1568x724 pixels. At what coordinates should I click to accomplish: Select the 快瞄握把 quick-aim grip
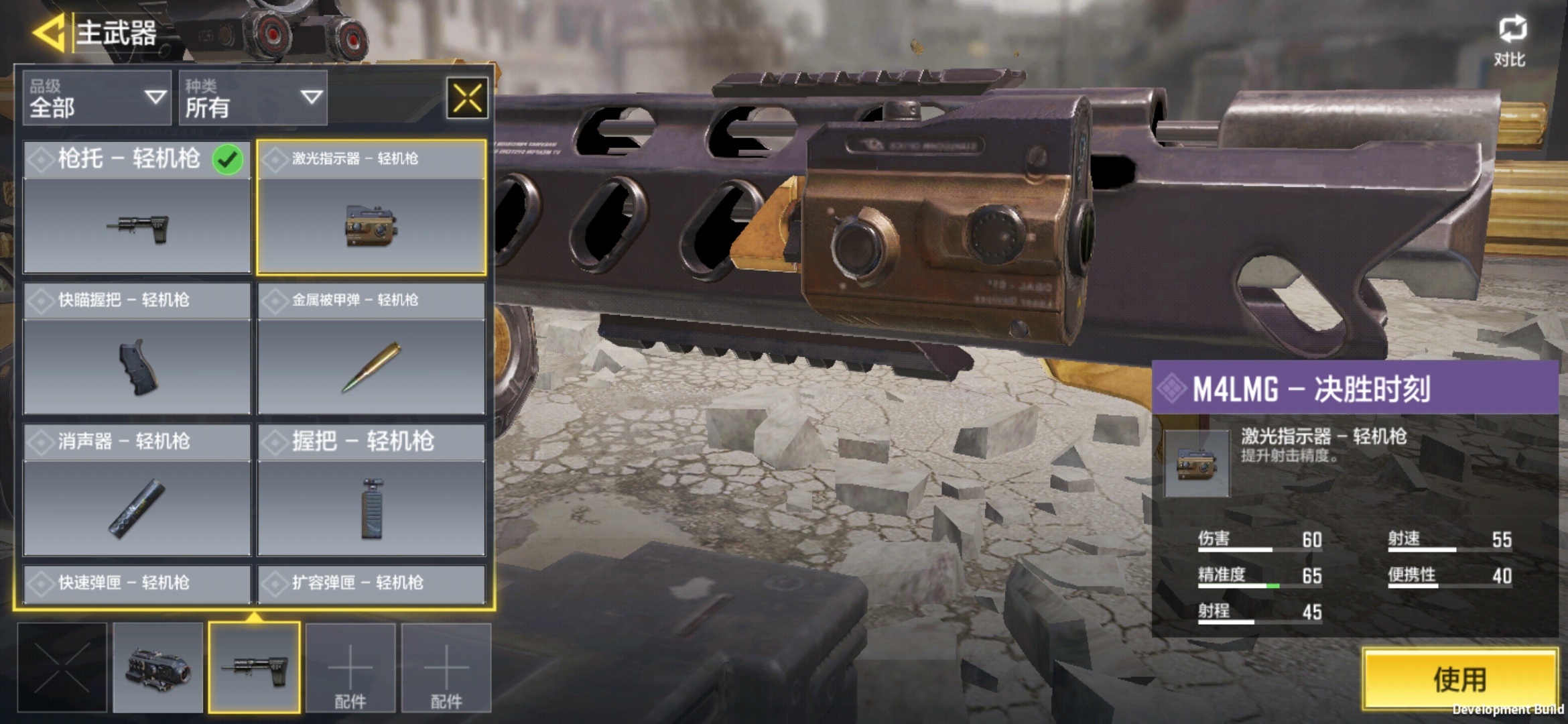pos(137,348)
